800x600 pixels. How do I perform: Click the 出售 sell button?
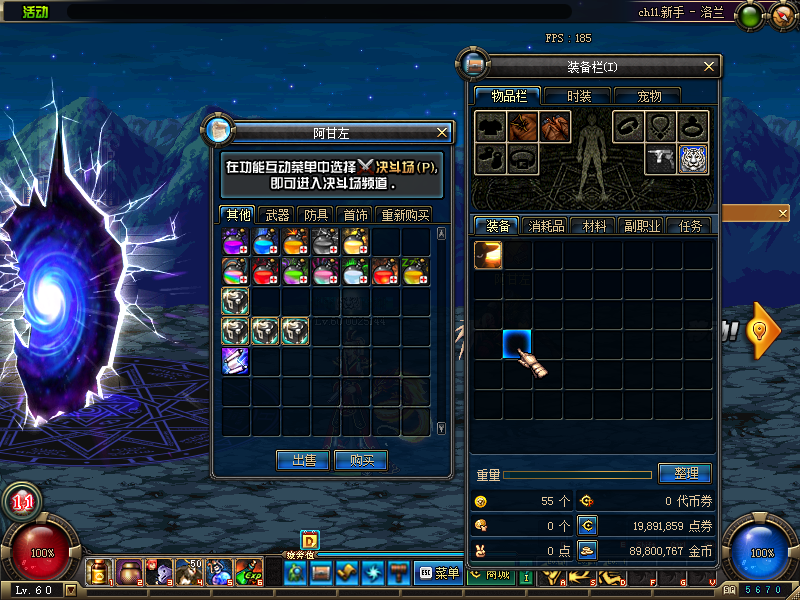click(303, 460)
